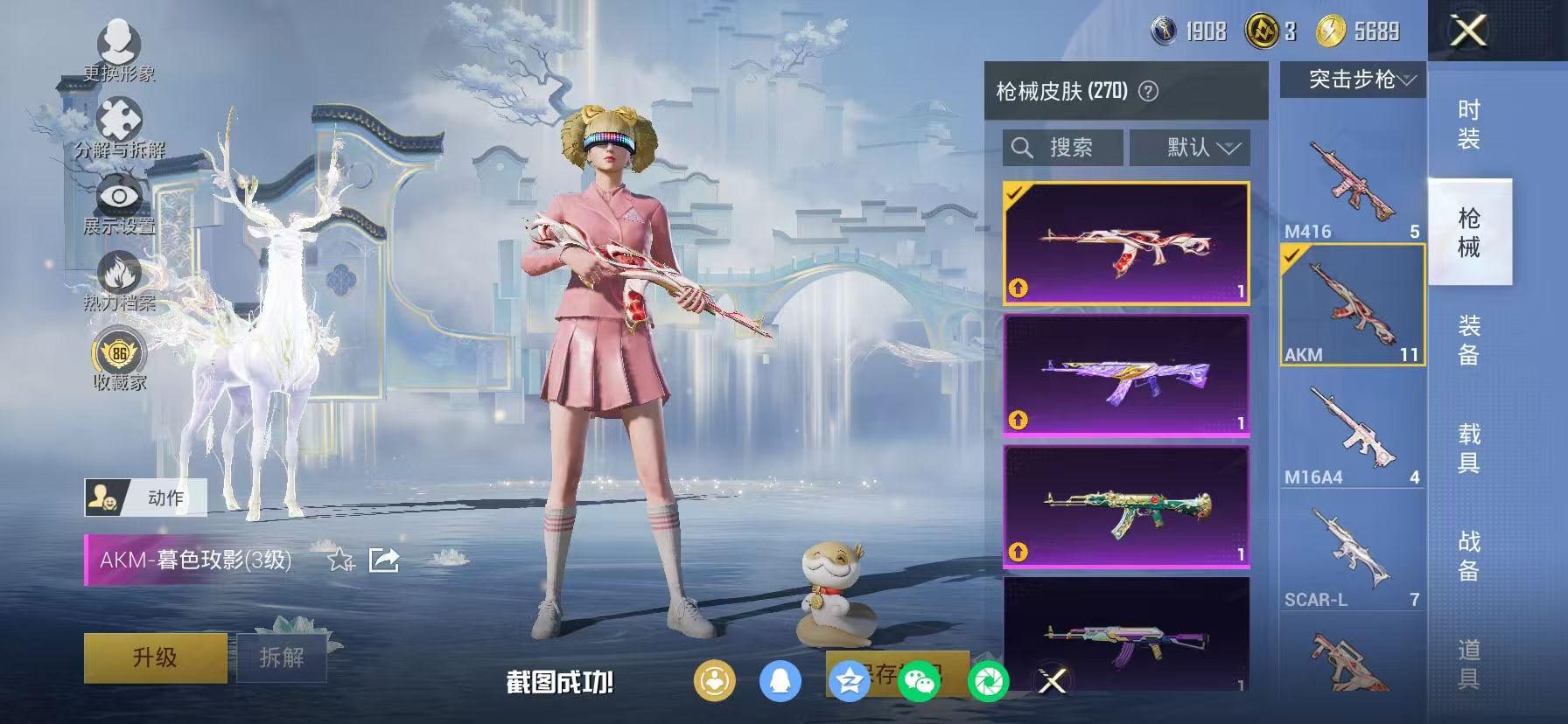This screenshot has width=1568, height=724.
Task: Open the 默认 sort order dropdown
Action: tap(1190, 147)
